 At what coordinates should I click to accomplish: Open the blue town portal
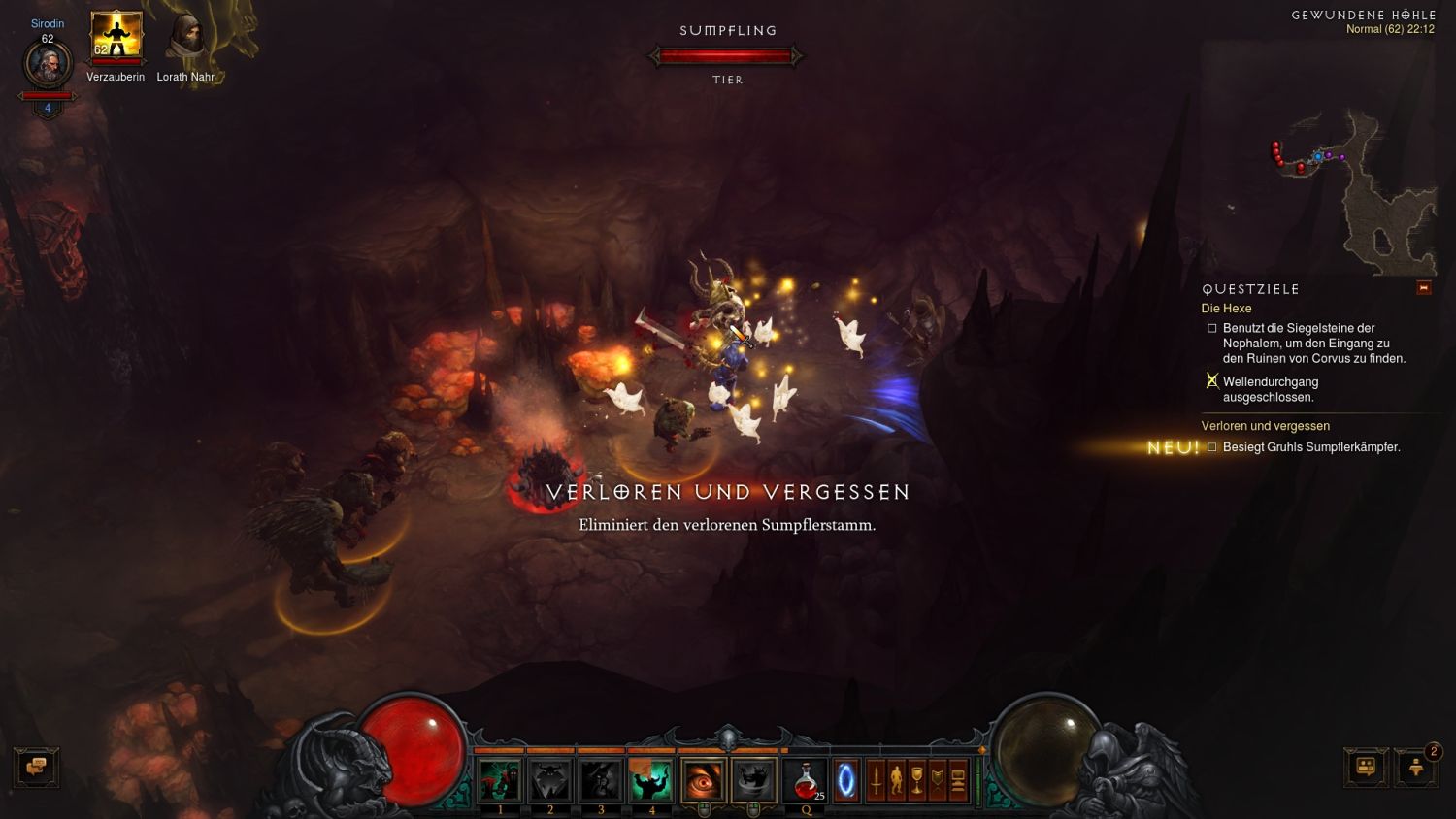(x=846, y=780)
